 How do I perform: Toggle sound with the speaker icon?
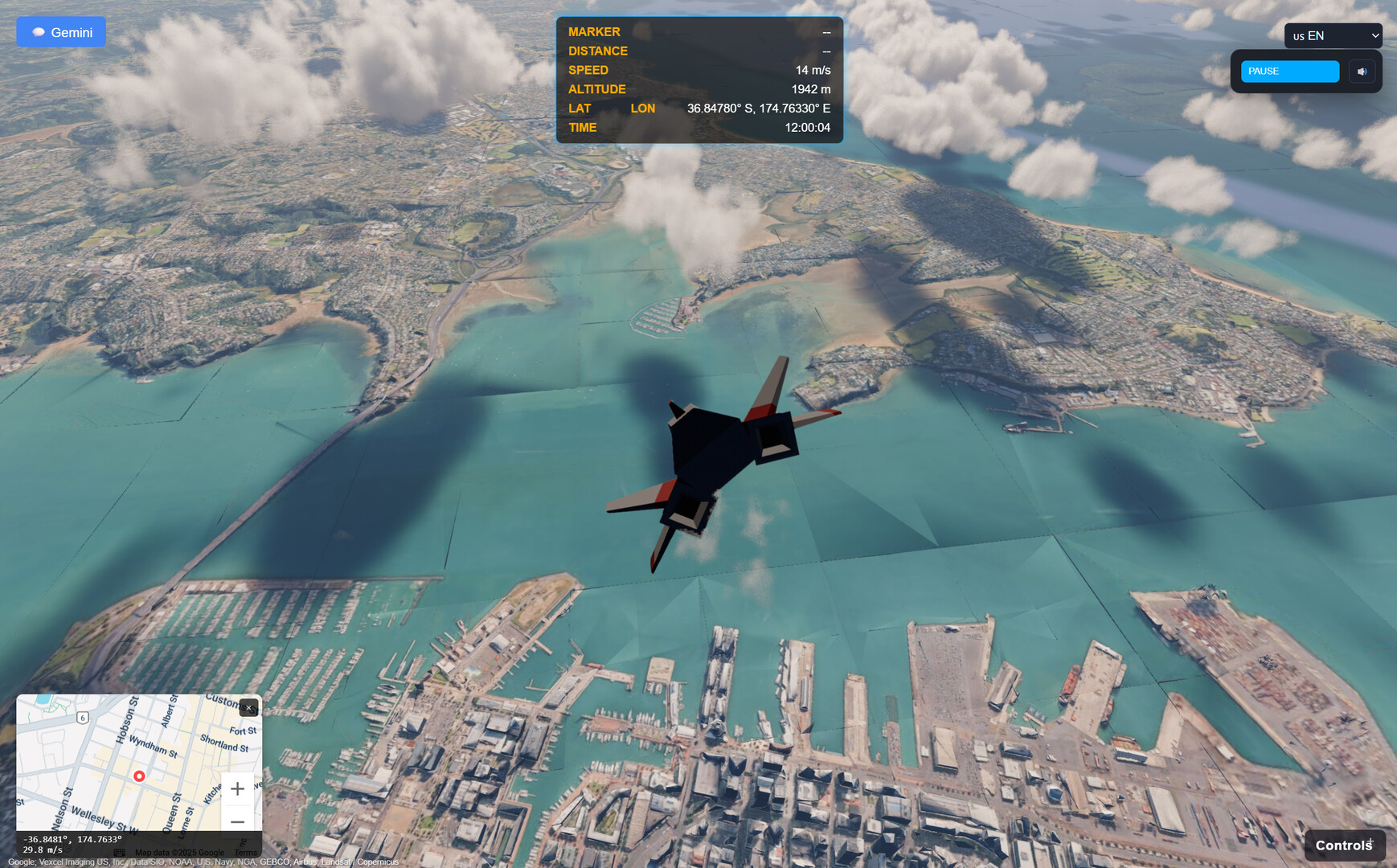1362,72
